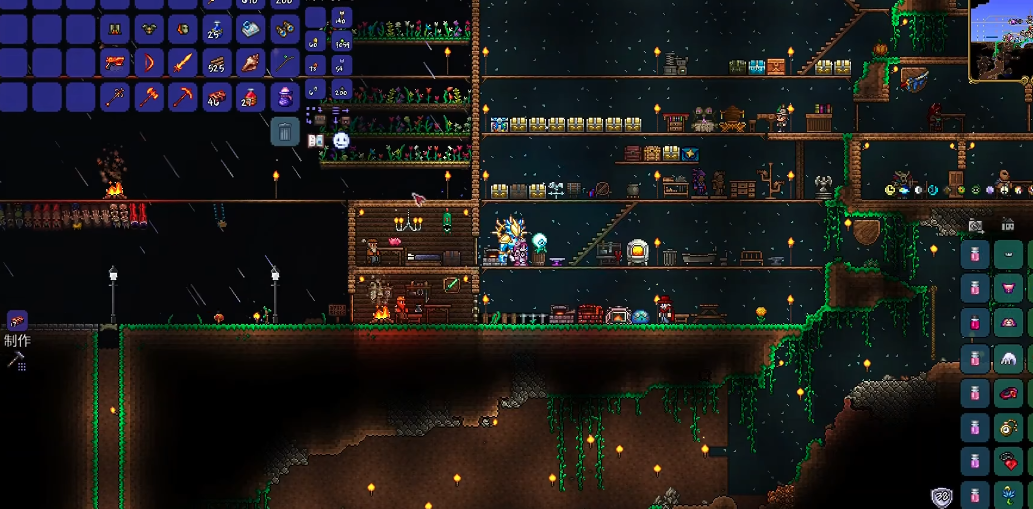Open the bestiary book icon
The height and width of the screenshot is (509, 1033).
pyautogui.click(x=316, y=140)
